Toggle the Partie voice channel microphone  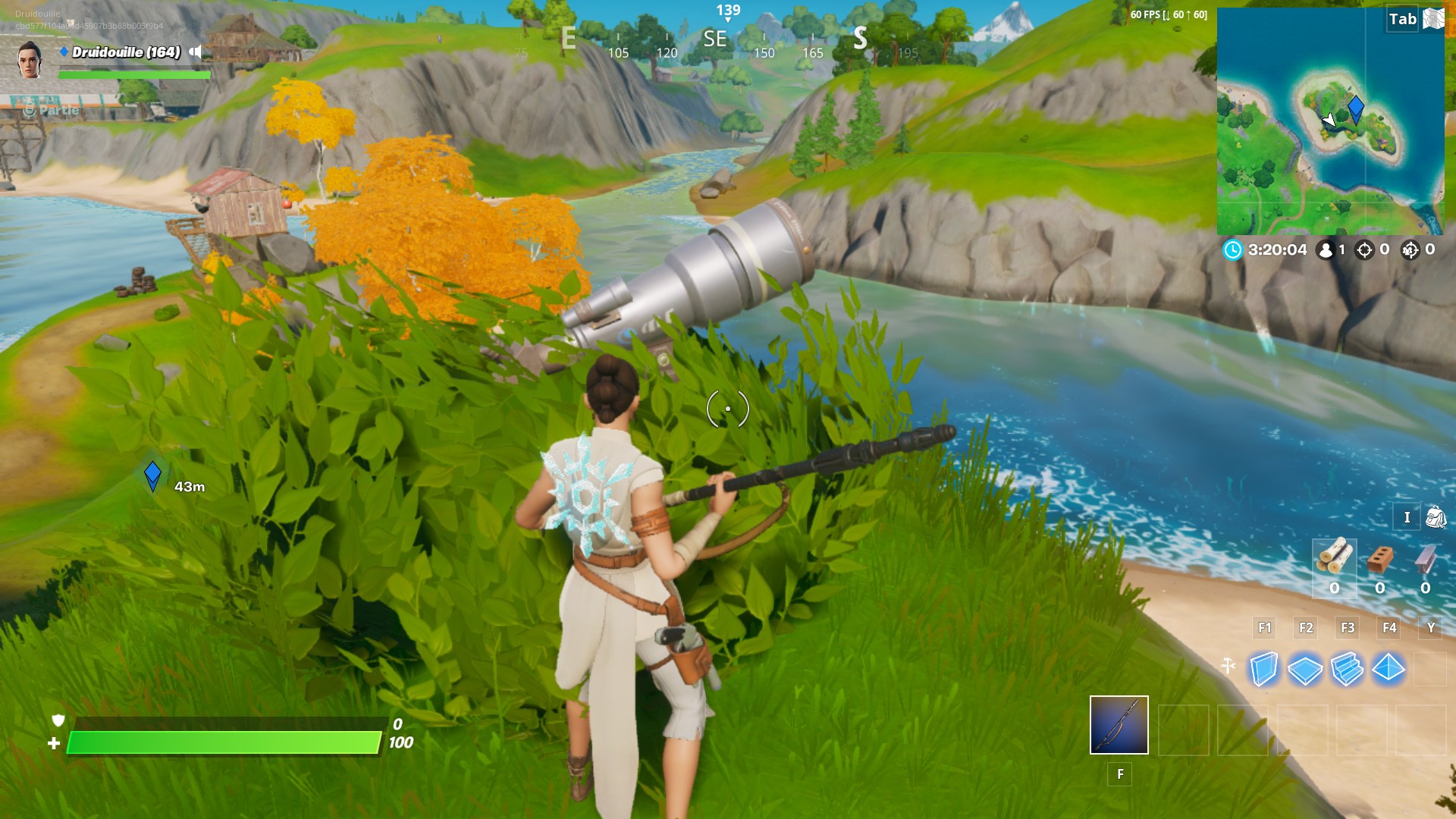pos(27,109)
